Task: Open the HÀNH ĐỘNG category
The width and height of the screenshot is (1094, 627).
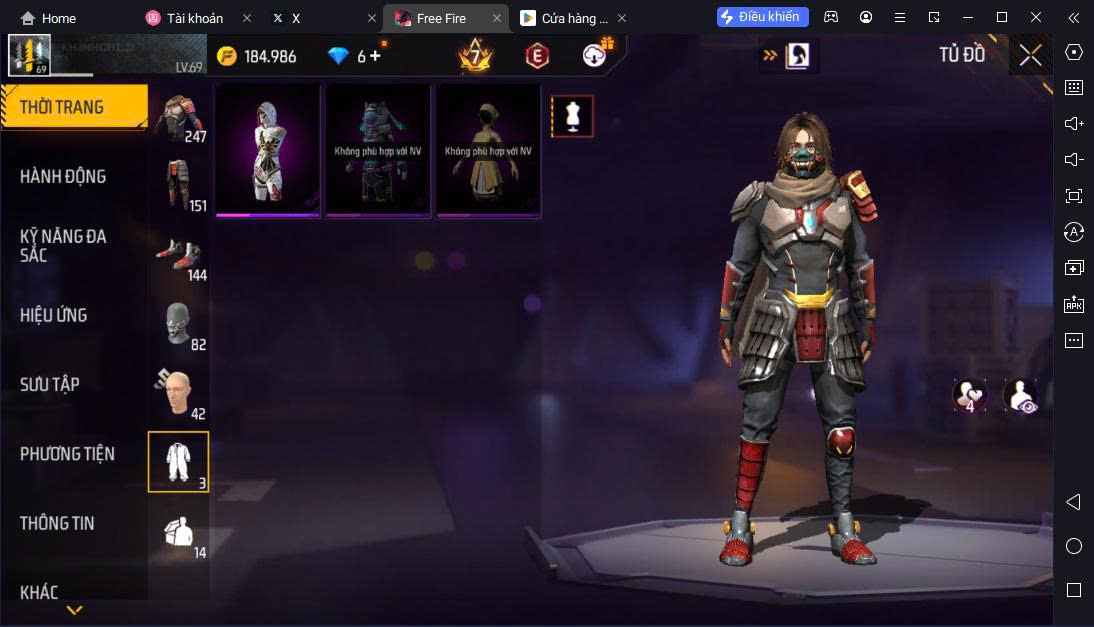Action: pos(63,177)
